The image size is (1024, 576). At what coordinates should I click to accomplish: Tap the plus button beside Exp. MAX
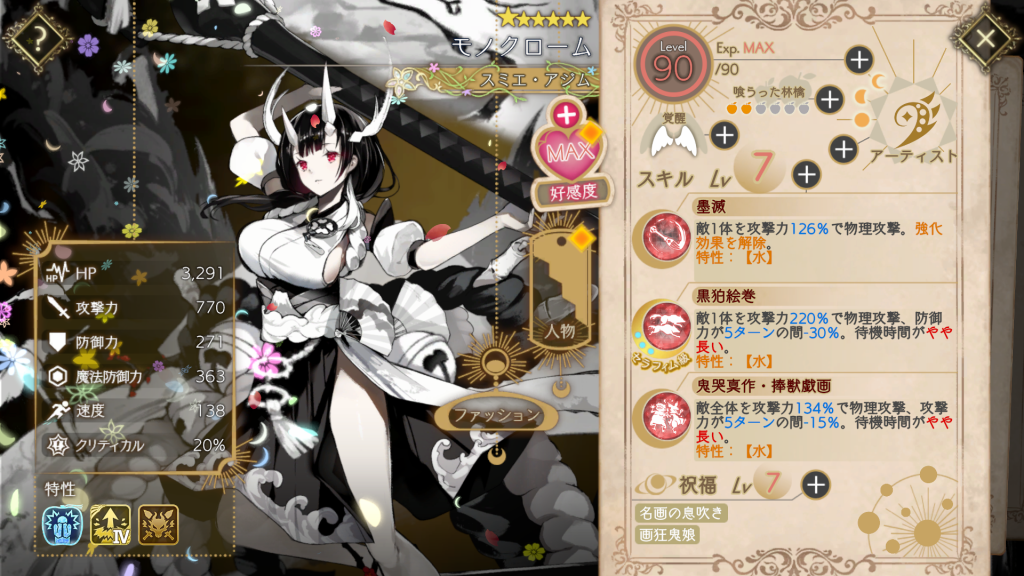pyautogui.click(x=859, y=59)
